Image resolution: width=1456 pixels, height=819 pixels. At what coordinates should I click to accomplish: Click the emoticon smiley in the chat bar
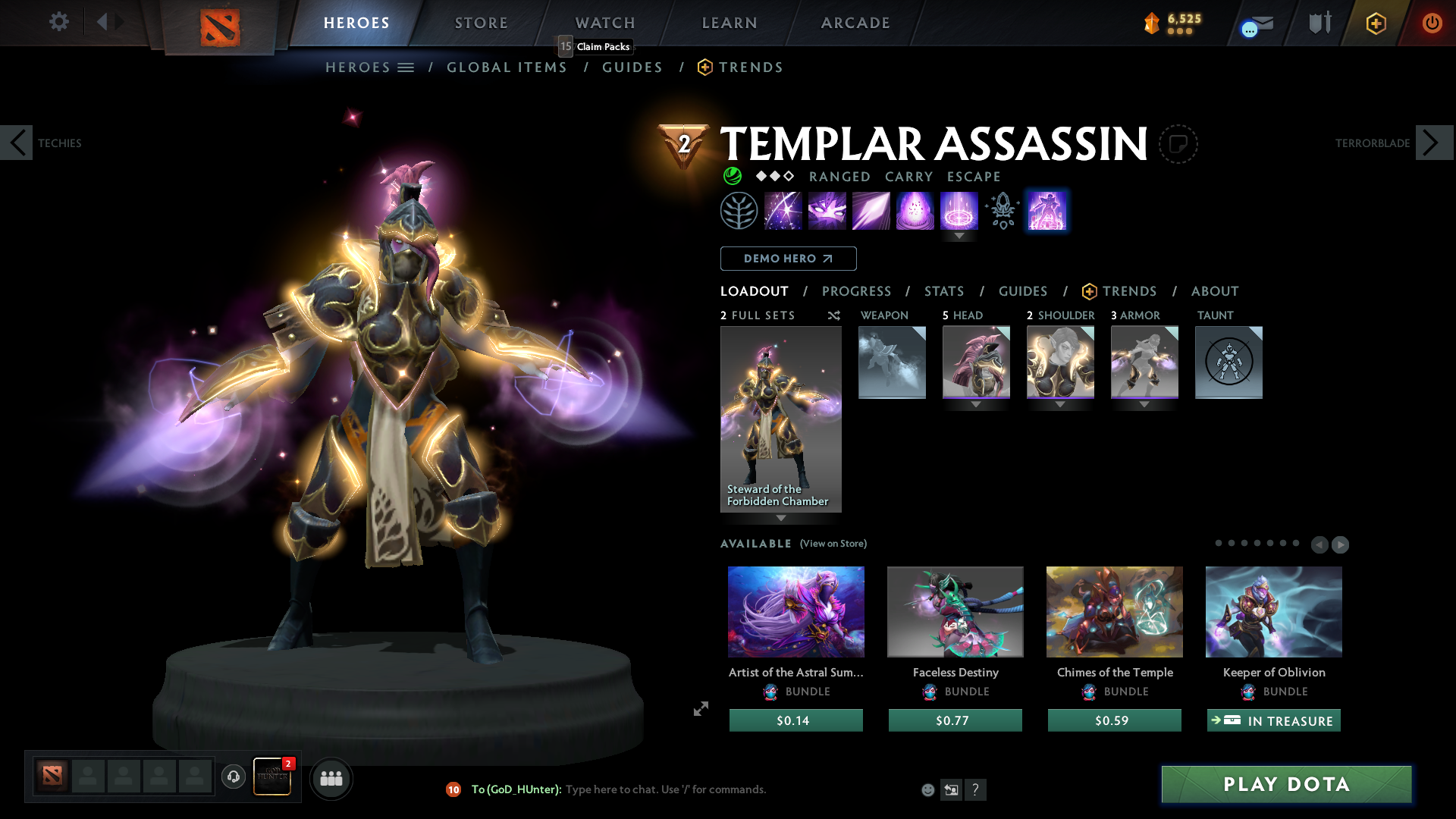point(927,789)
